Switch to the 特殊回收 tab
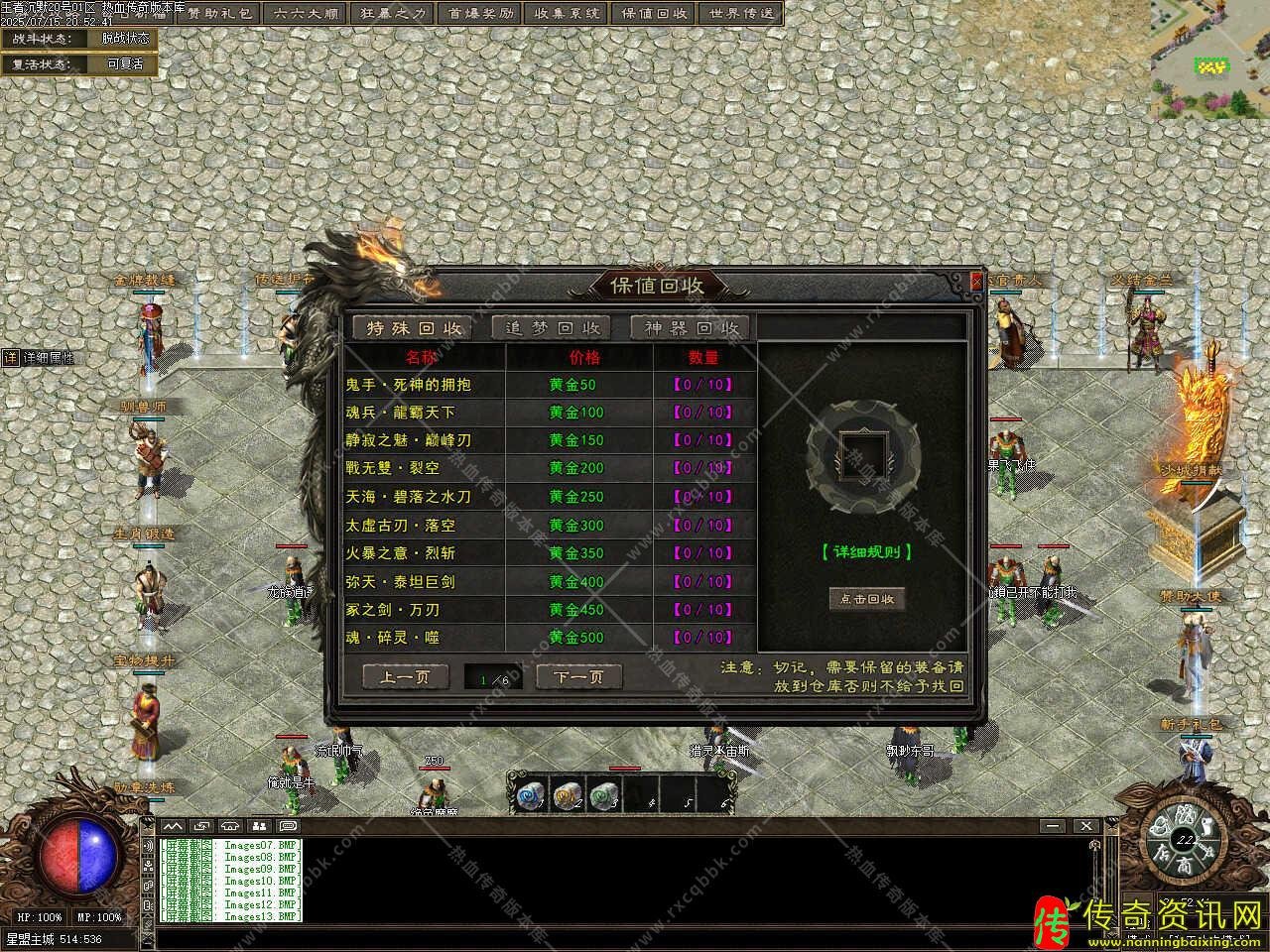This screenshot has width=1270, height=952. 414,328
